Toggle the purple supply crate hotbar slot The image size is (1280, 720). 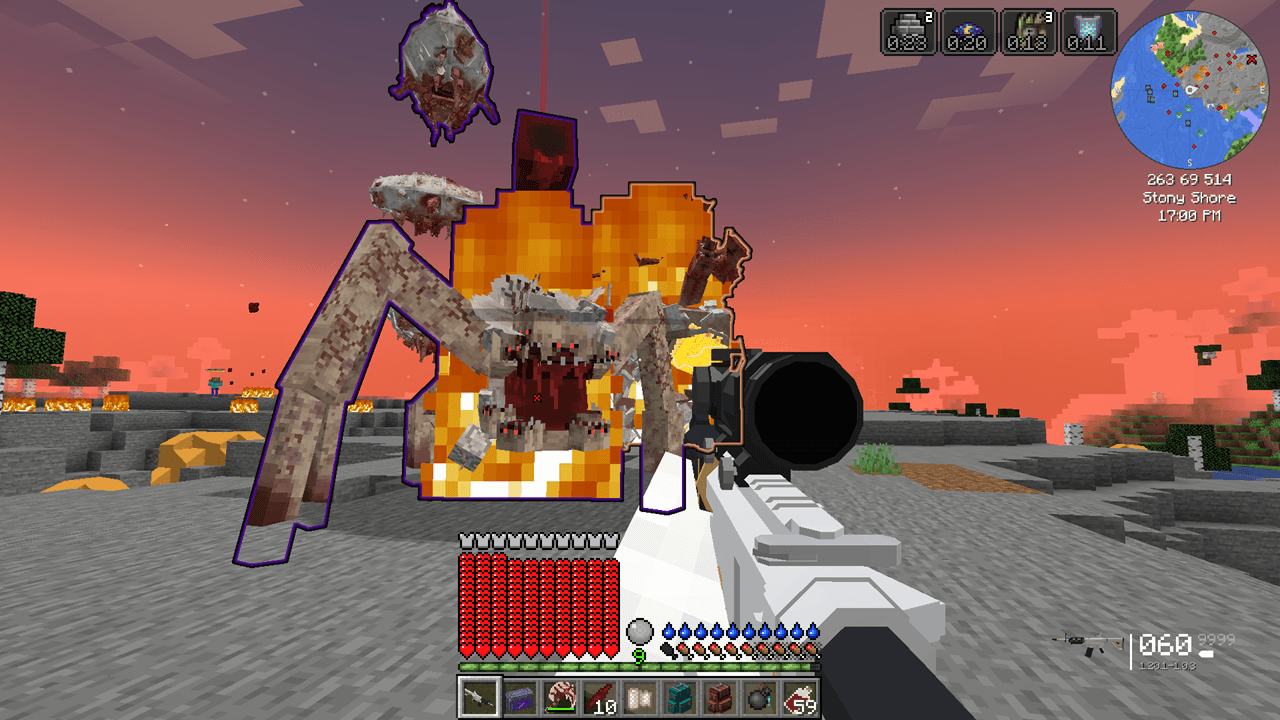point(519,697)
